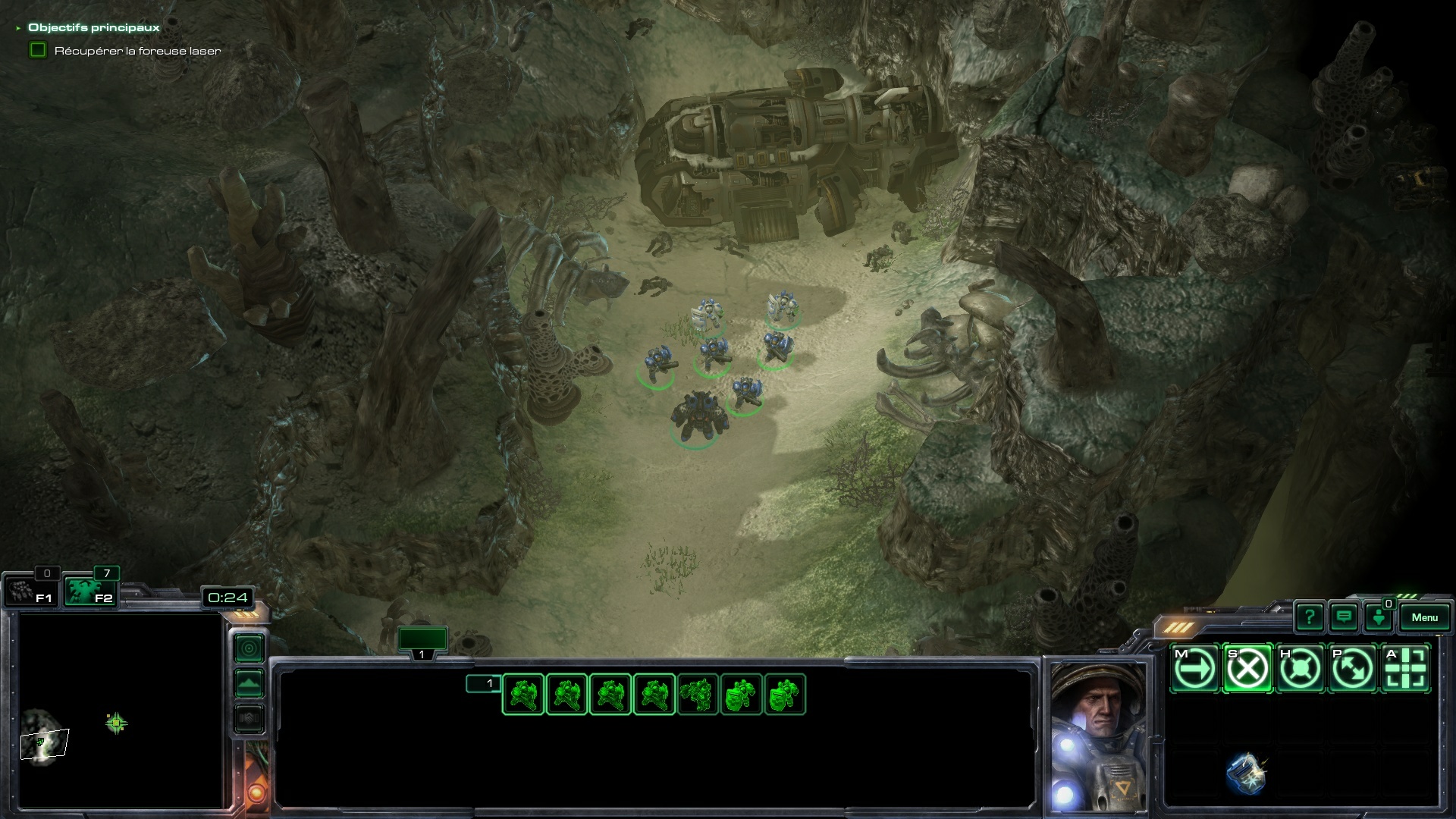1456x819 pixels.
Task: Click the Attack command icon
Action: click(x=1406, y=669)
